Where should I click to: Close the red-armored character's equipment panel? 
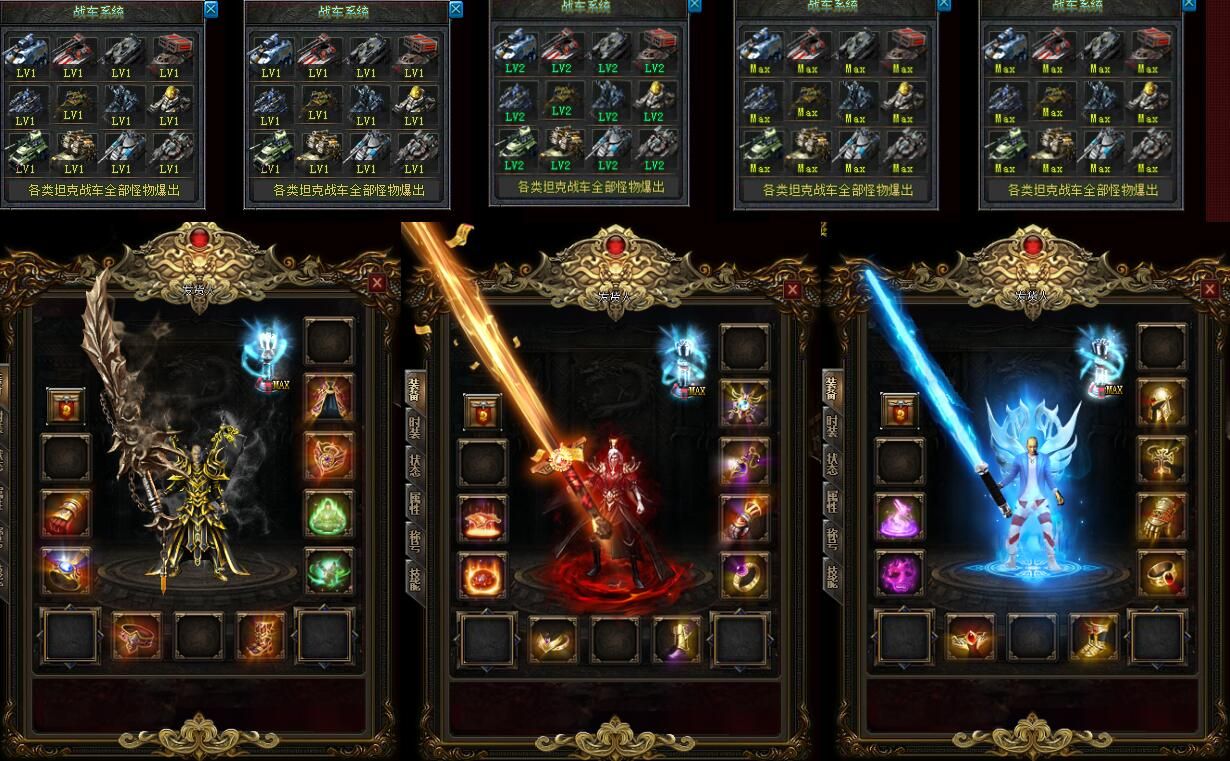tap(792, 289)
